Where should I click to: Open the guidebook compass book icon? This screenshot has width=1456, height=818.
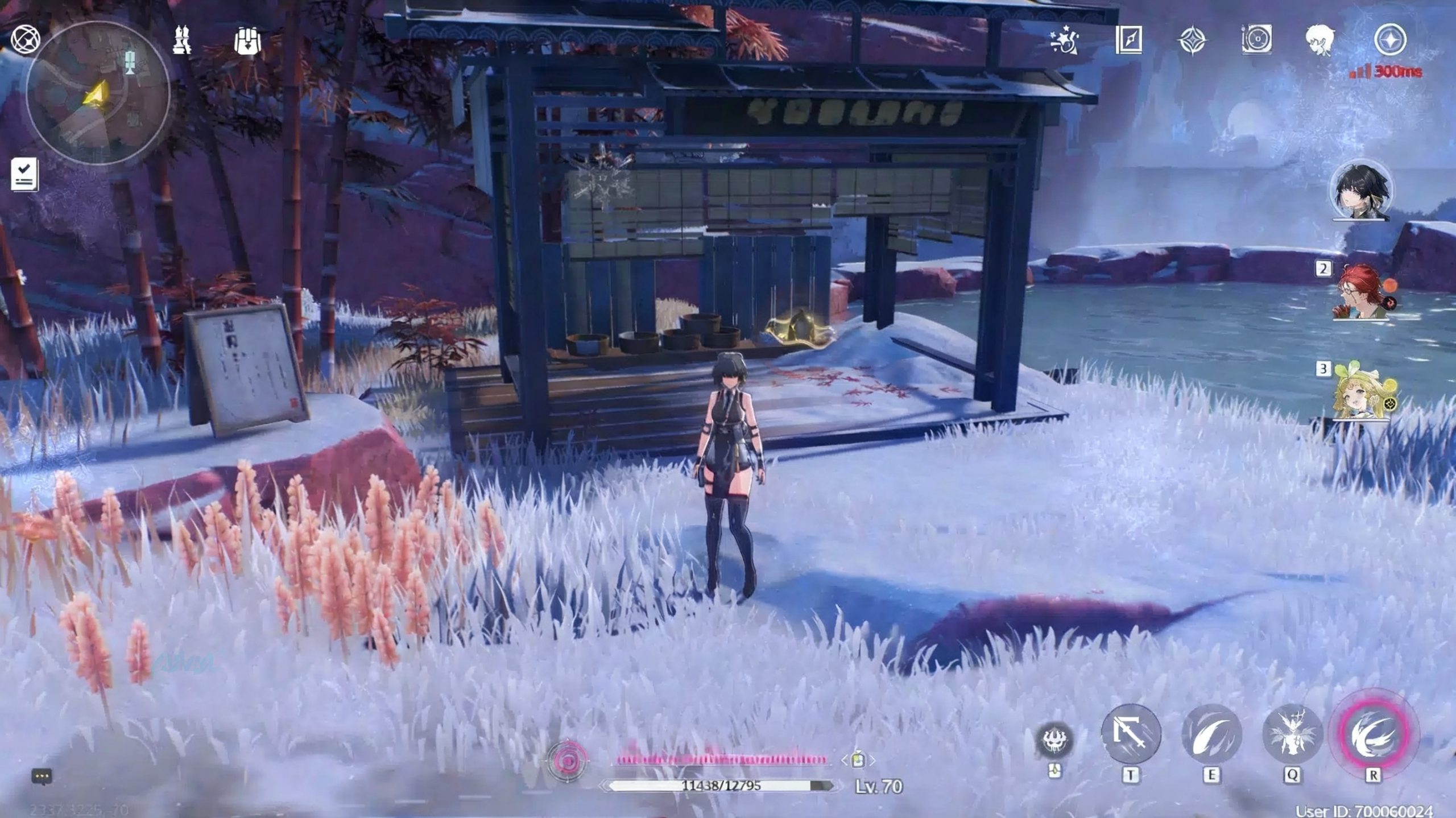(x=1129, y=40)
